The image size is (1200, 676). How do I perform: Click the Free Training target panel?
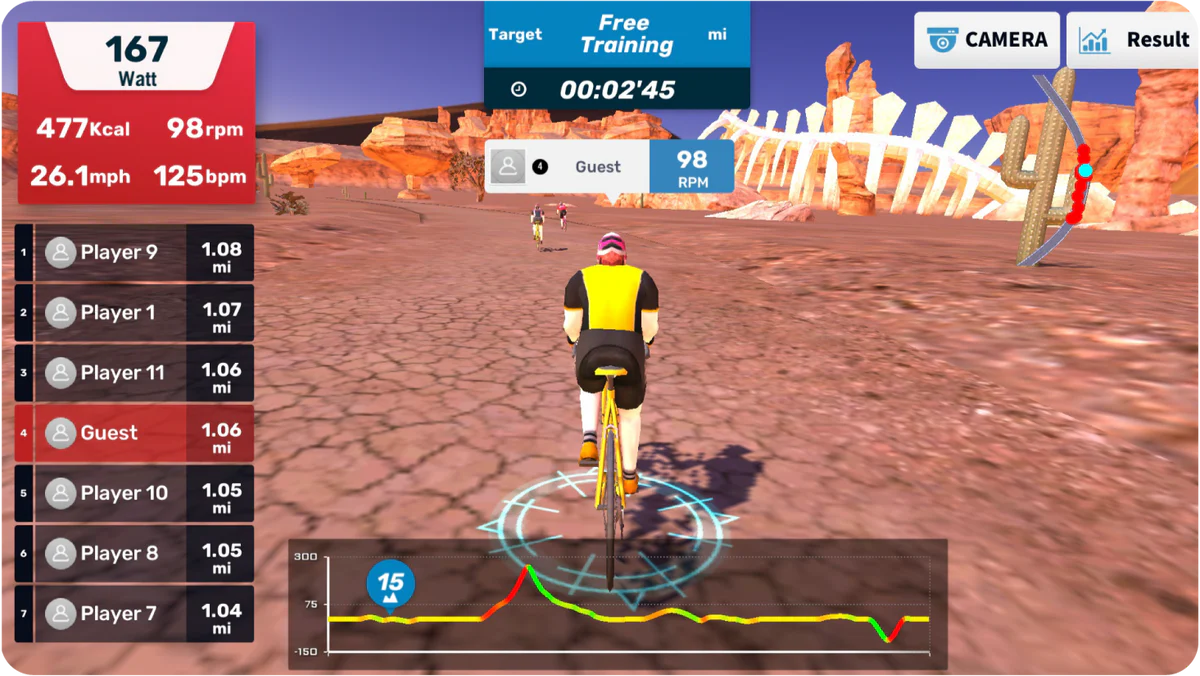[616, 35]
